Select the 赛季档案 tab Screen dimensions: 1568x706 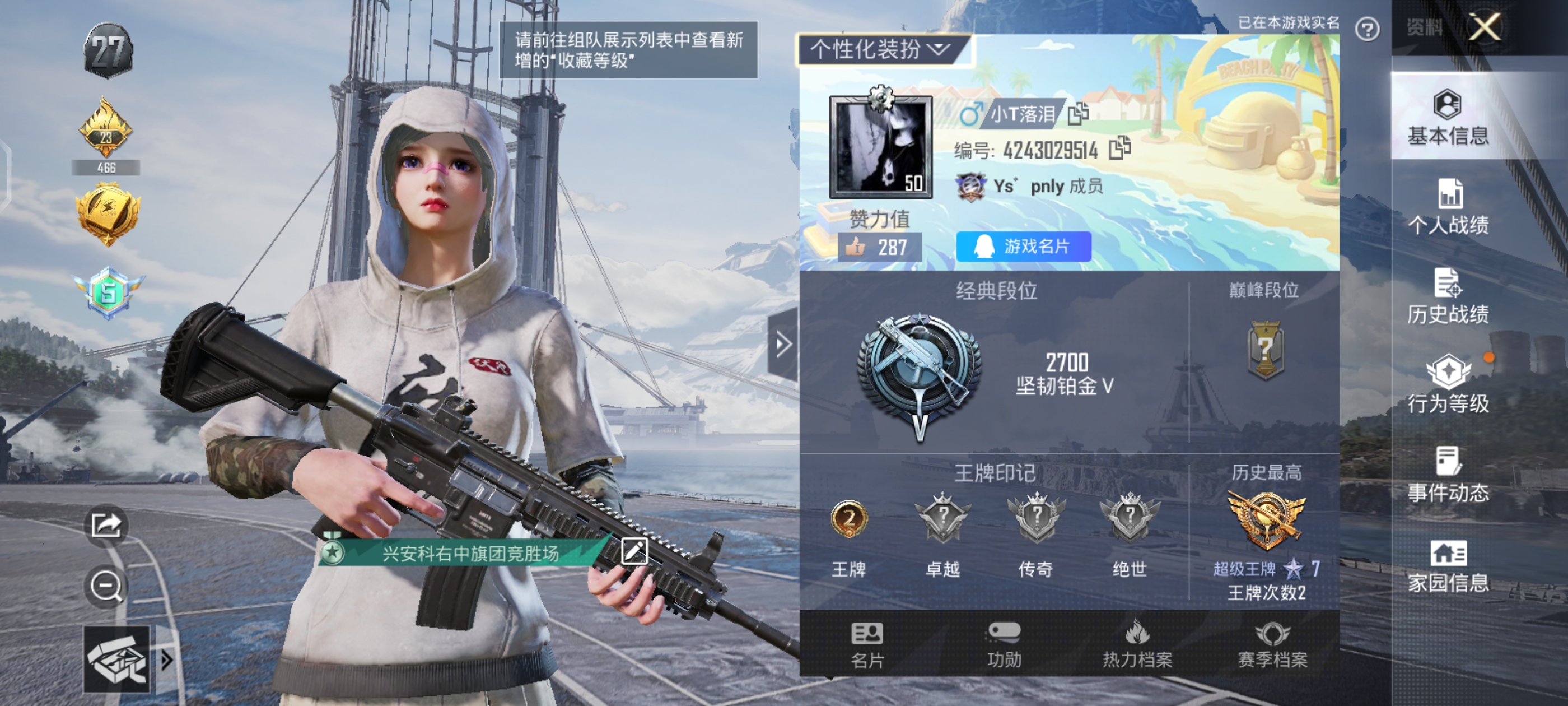(x=1272, y=645)
